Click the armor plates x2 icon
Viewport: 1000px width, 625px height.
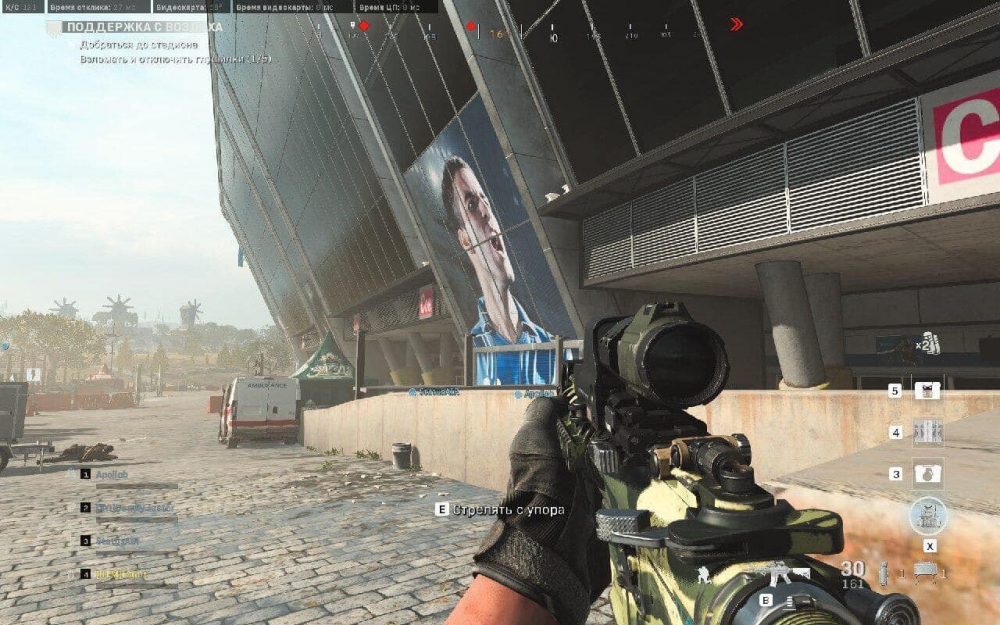click(x=929, y=341)
